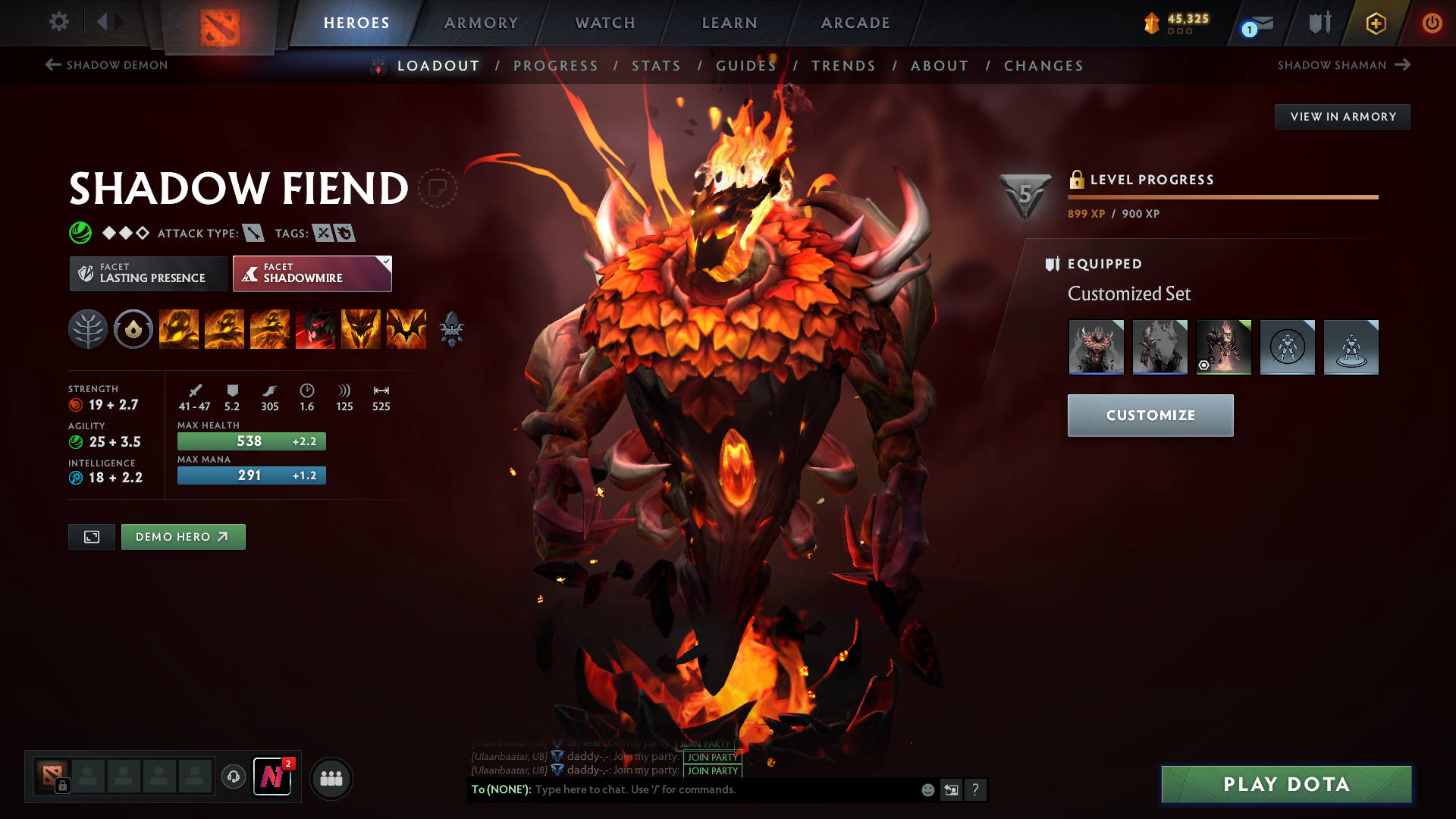Expand the Shadowmire facet dropdown chevron
The width and height of the screenshot is (1456, 819).
point(386,261)
